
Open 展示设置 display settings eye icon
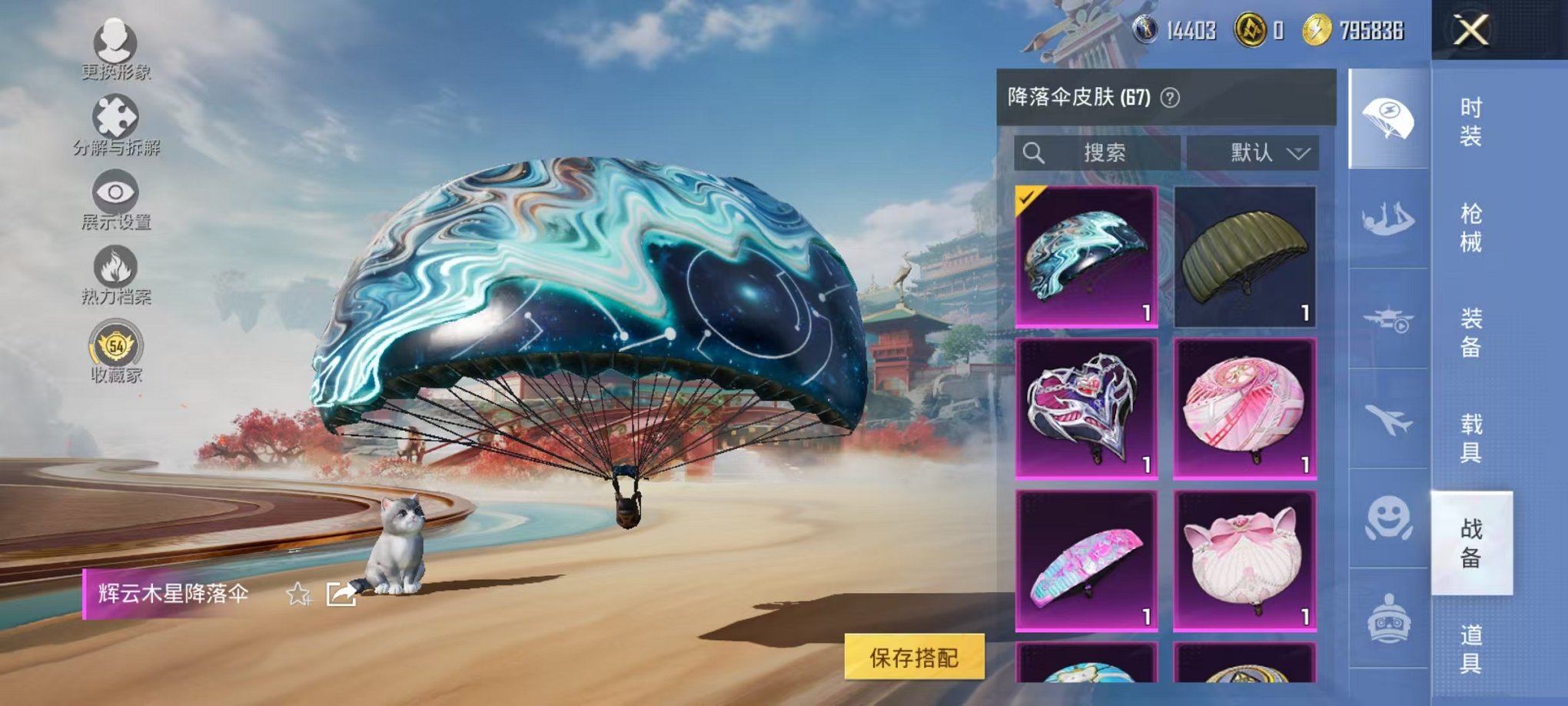click(114, 192)
